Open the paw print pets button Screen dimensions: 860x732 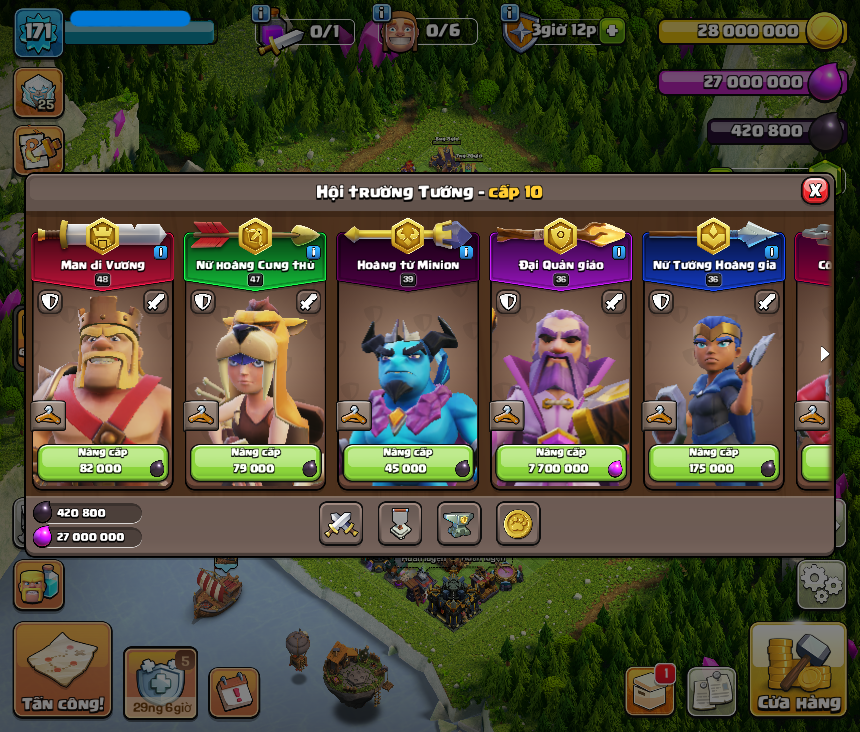(518, 523)
